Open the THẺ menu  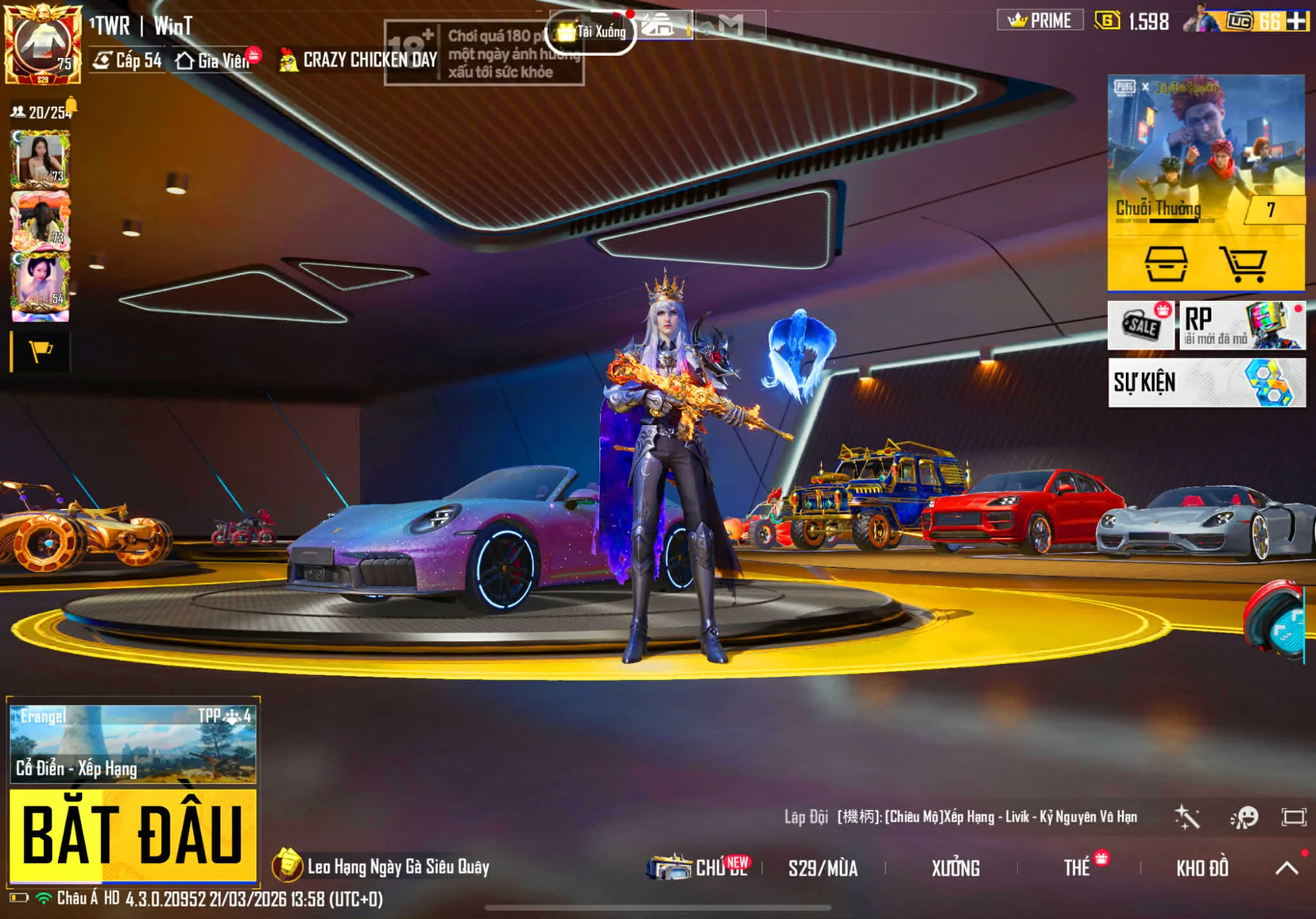click(1078, 868)
